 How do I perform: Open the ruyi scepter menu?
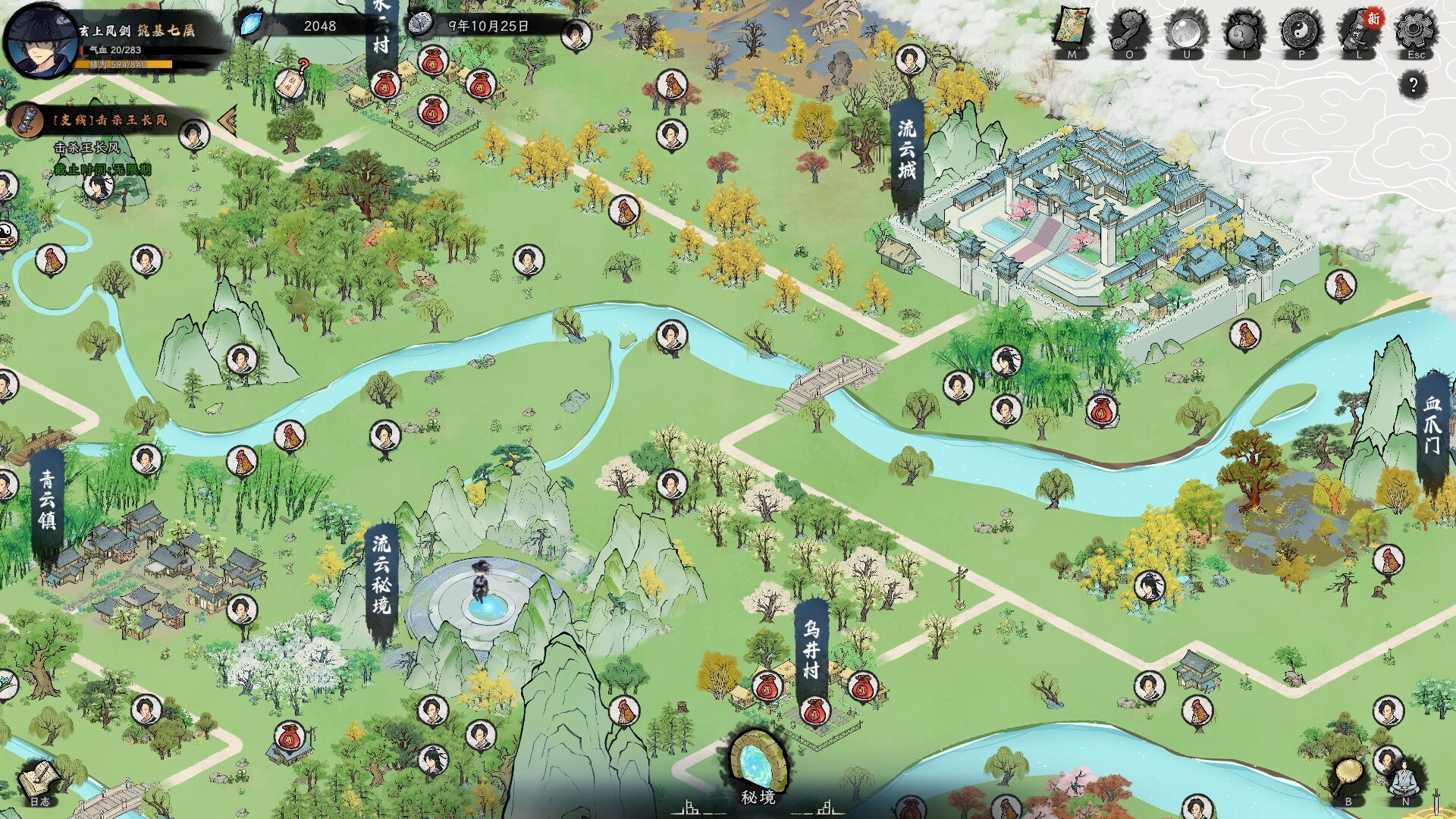point(1129,32)
